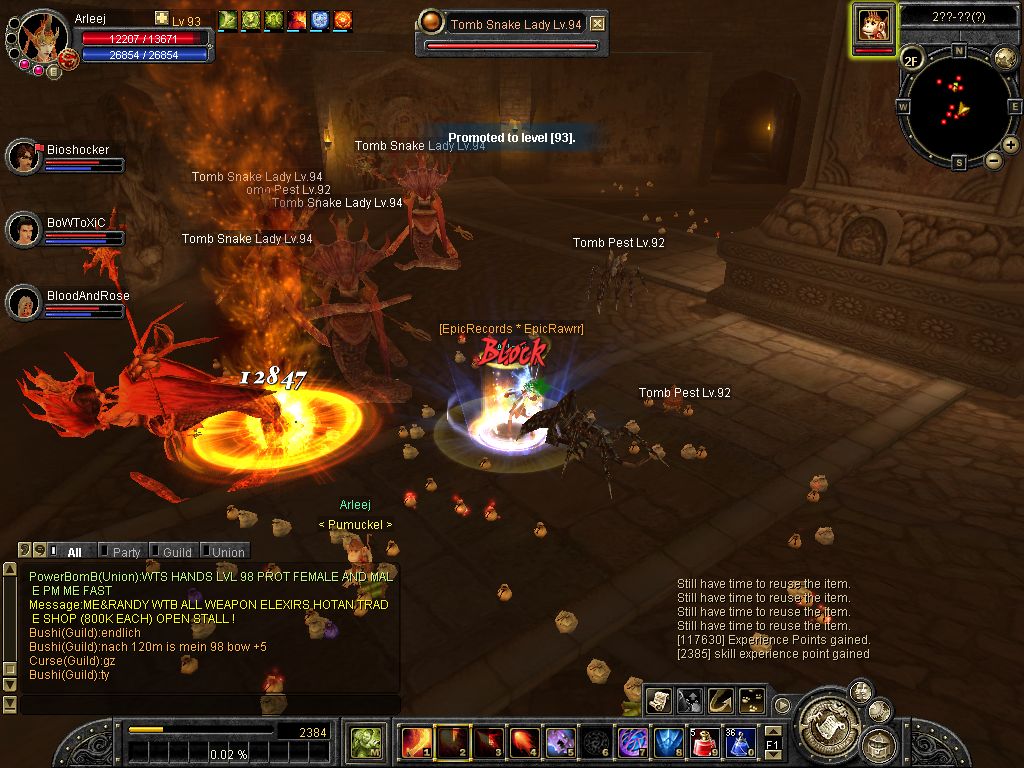Activate the fire skill in hotbar slot 1
Image resolution: width=1024 pixels, height=768 pixels.
(x=415, y=742)
